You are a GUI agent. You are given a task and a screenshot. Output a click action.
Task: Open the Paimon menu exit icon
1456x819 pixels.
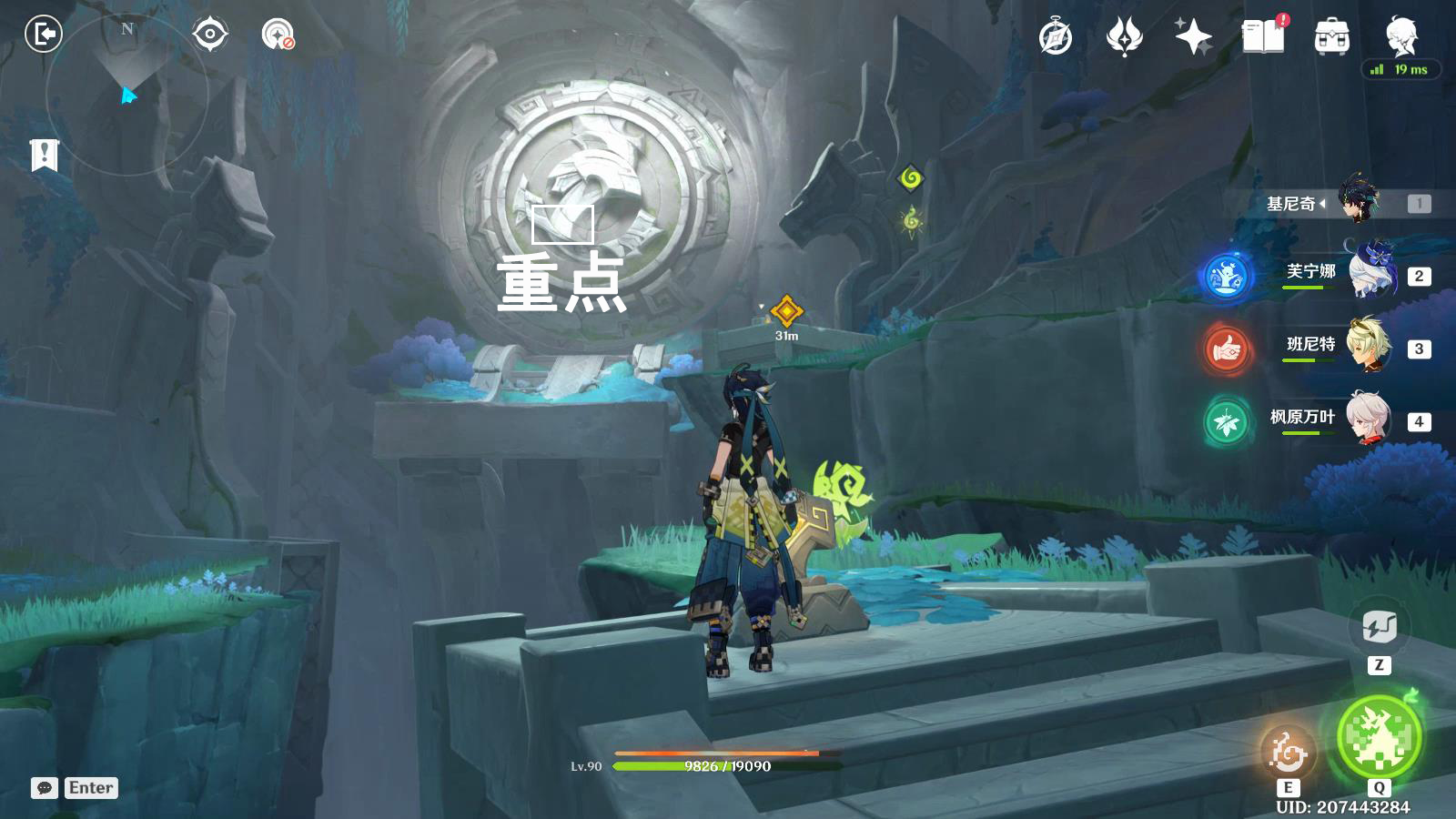[43, 35]
